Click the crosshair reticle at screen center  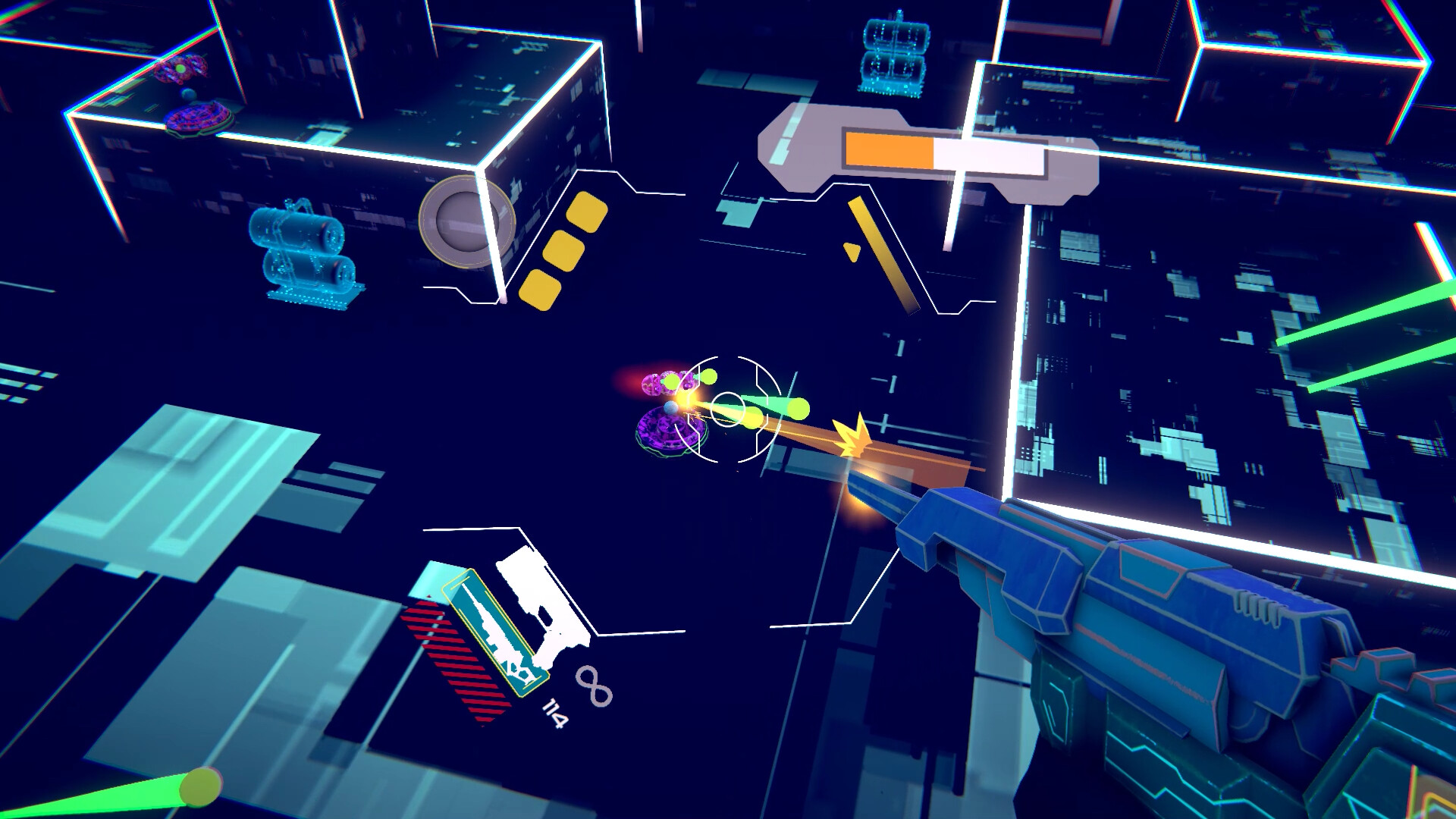click(728, 408)
